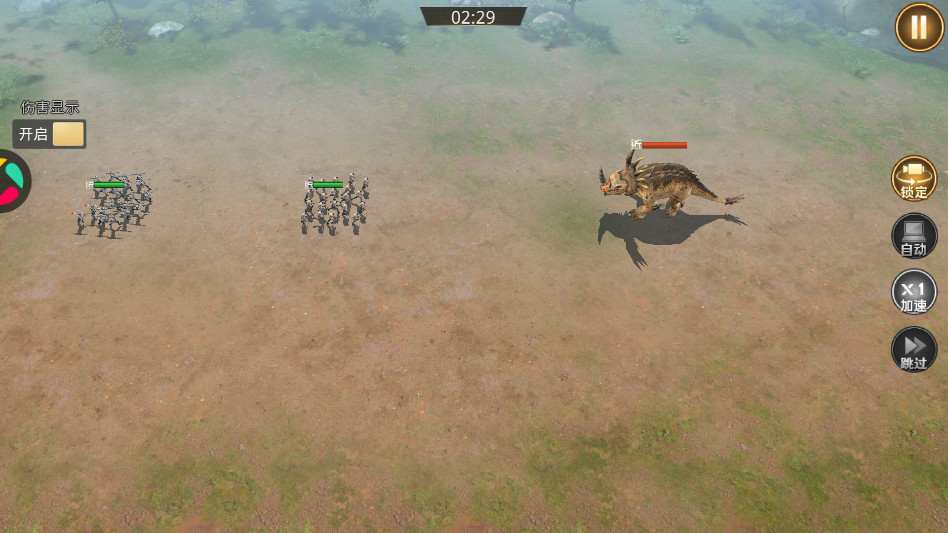
Task: Change battle speed with X1 加速 button
Action: 913,293
